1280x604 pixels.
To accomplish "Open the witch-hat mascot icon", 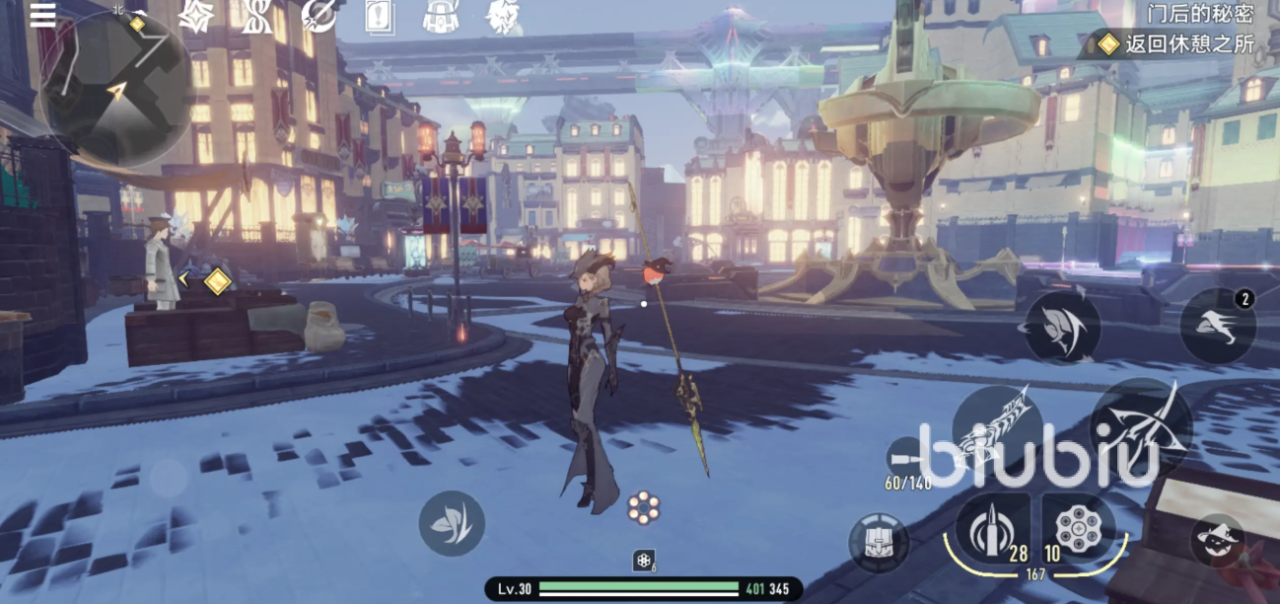I will pos(1217,541).
